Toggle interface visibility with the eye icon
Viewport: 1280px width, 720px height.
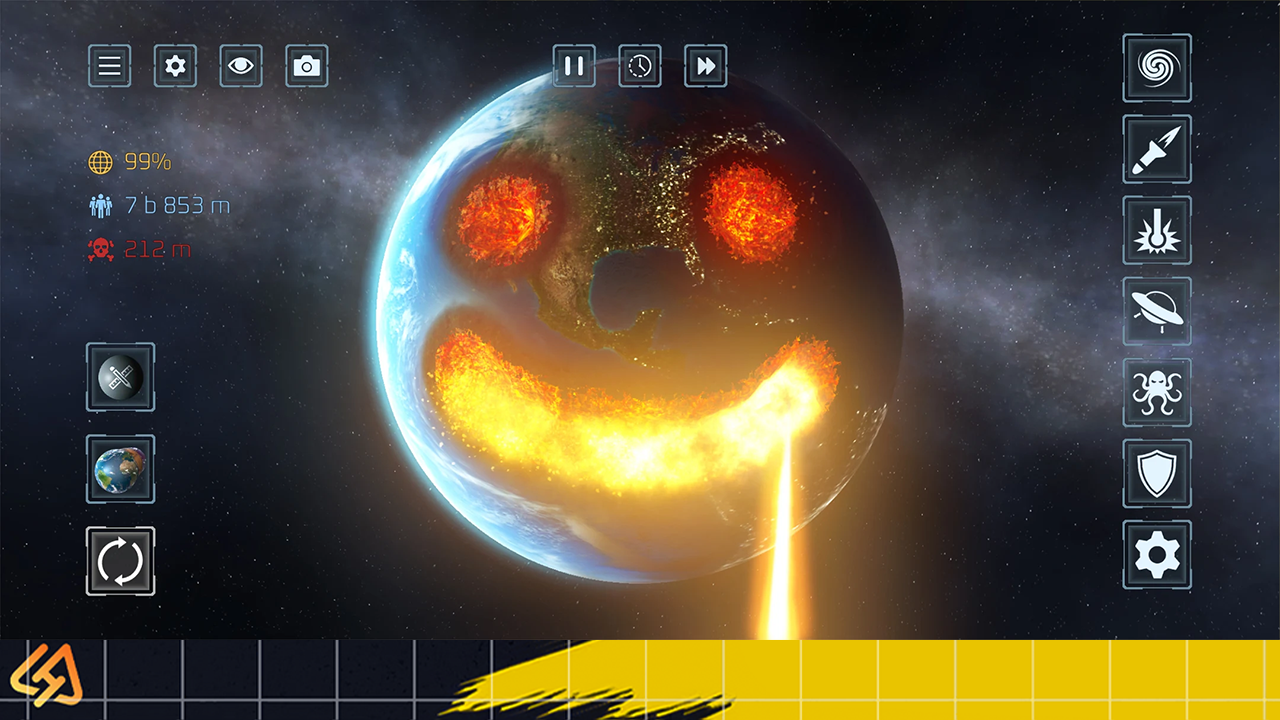click(241, 66)
